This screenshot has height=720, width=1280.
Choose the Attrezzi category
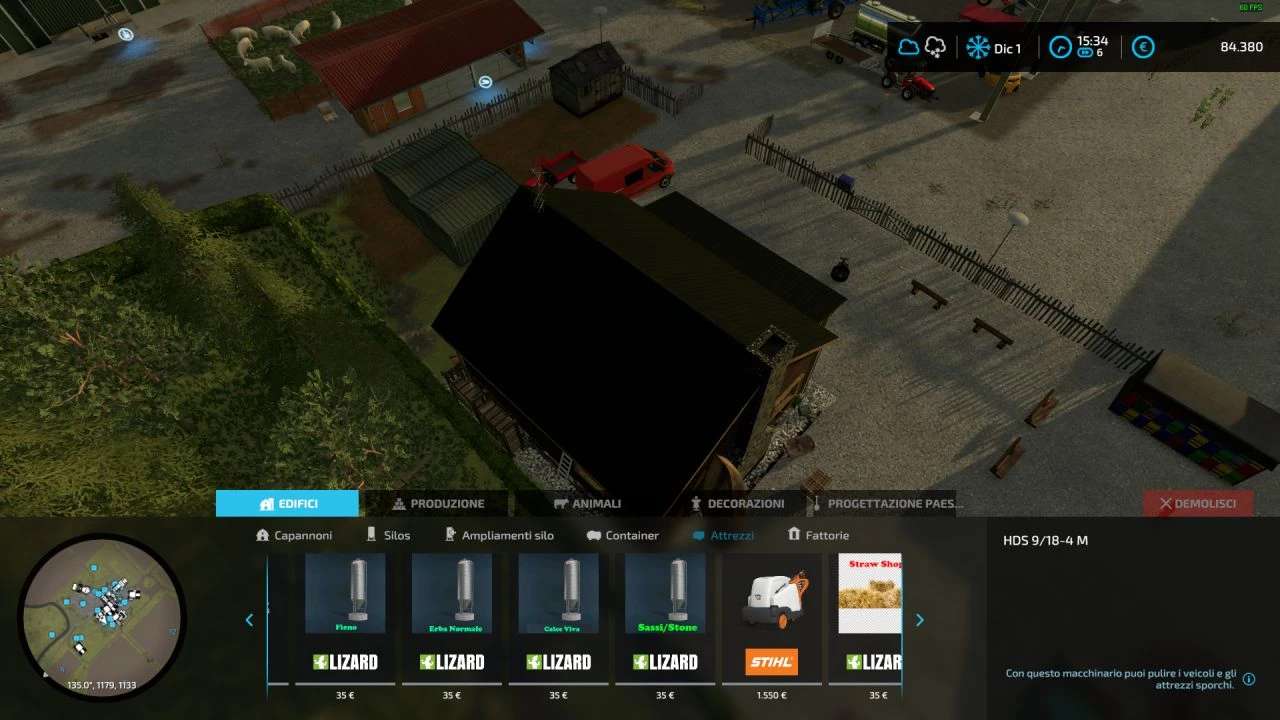(x=723, y=535)
